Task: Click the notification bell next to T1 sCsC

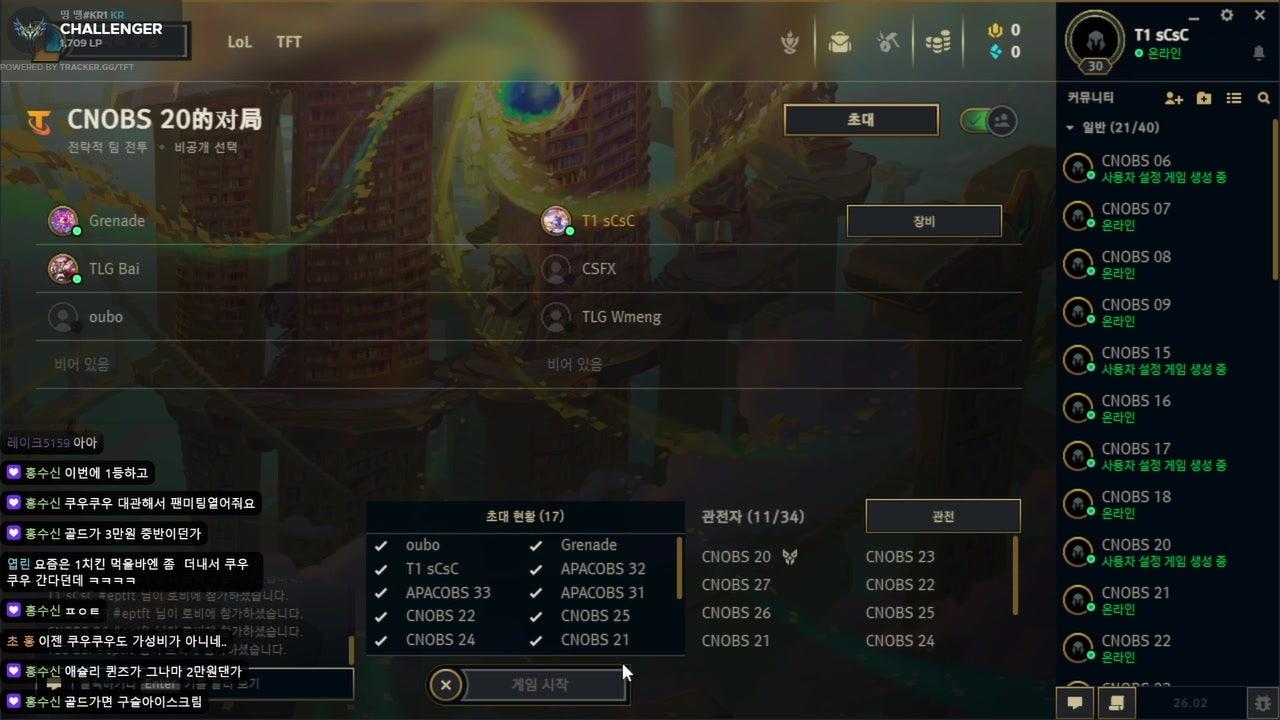Action: pyautogui.click(x=1258, y=52)
